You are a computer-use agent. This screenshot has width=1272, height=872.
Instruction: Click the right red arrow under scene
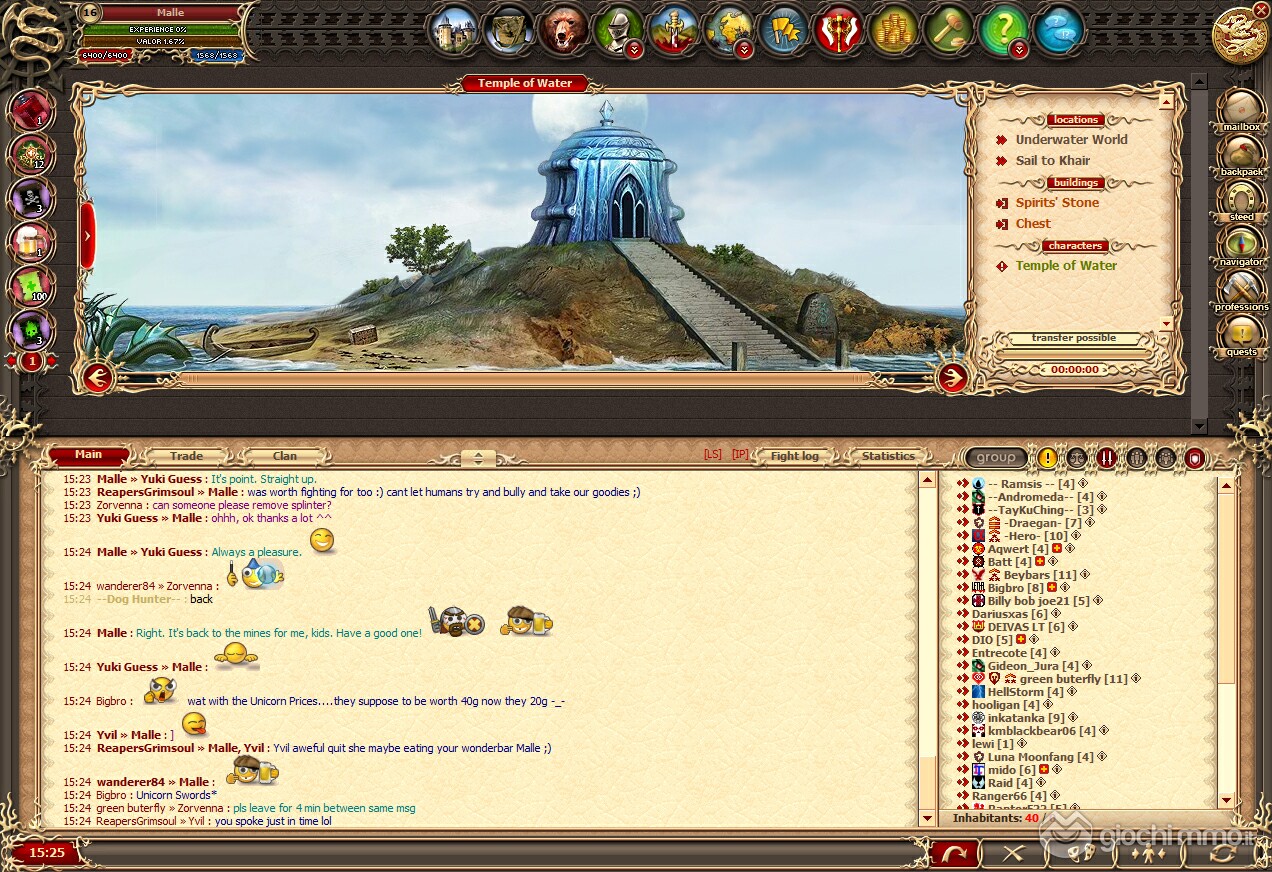pos(952,378)
